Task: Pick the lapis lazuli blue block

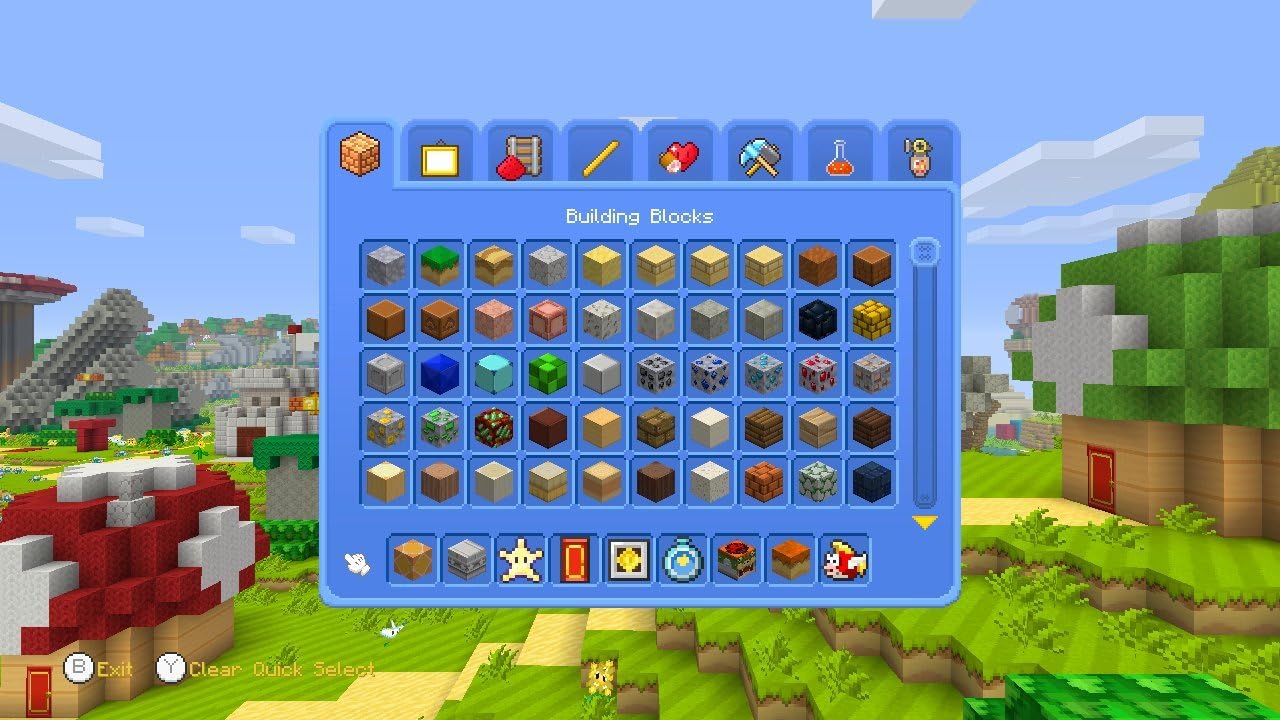Action: click(x=439, y=374)
